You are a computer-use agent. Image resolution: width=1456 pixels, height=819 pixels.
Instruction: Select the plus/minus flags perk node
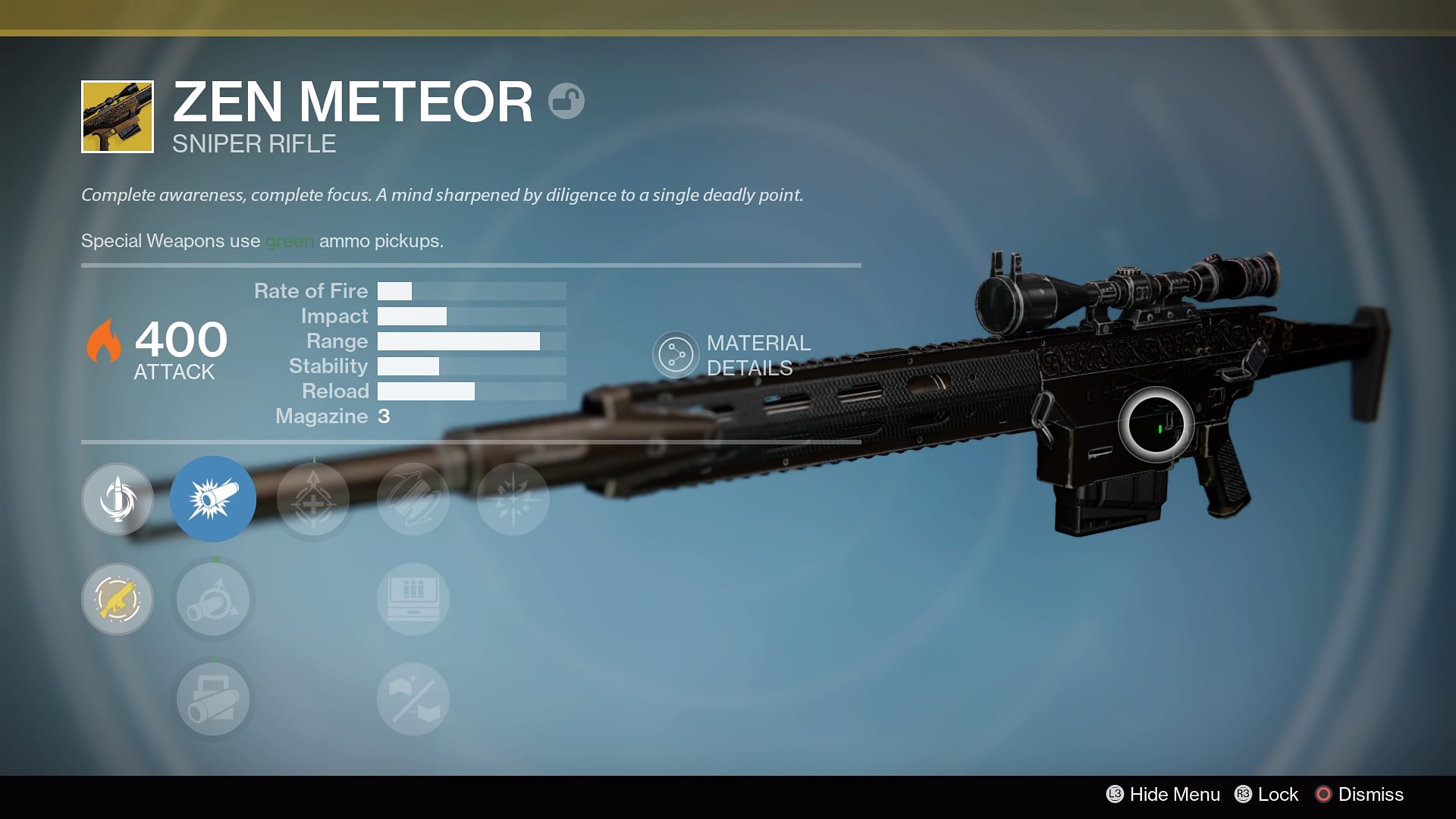click(413, 699)
